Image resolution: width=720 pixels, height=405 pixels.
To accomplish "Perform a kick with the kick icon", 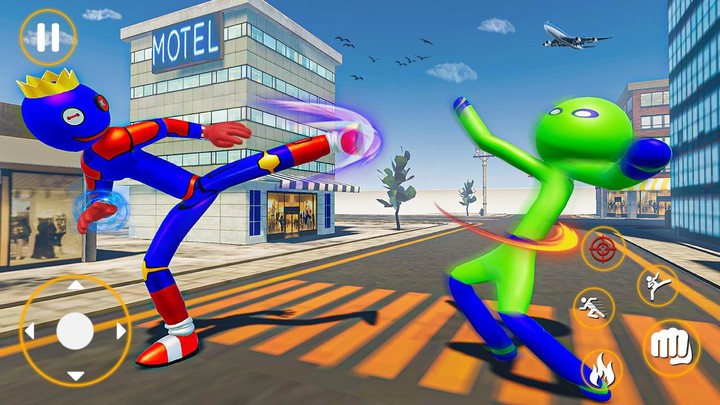I will pyautogui.click(x=657, y=285).
